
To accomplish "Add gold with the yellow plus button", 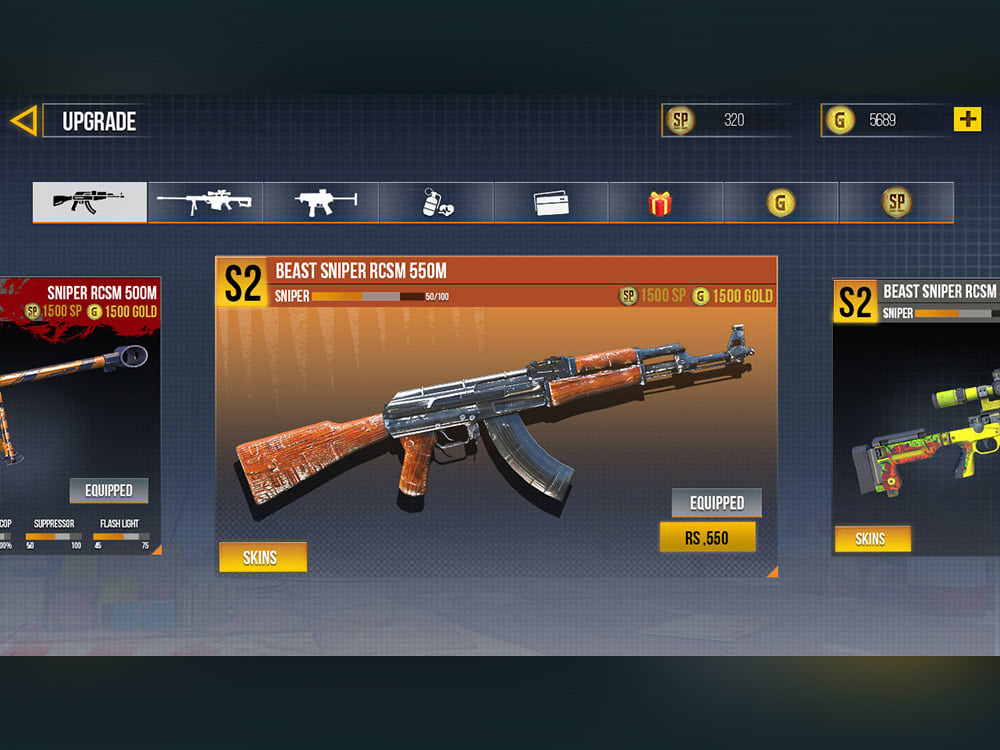I will coord(967,120).
